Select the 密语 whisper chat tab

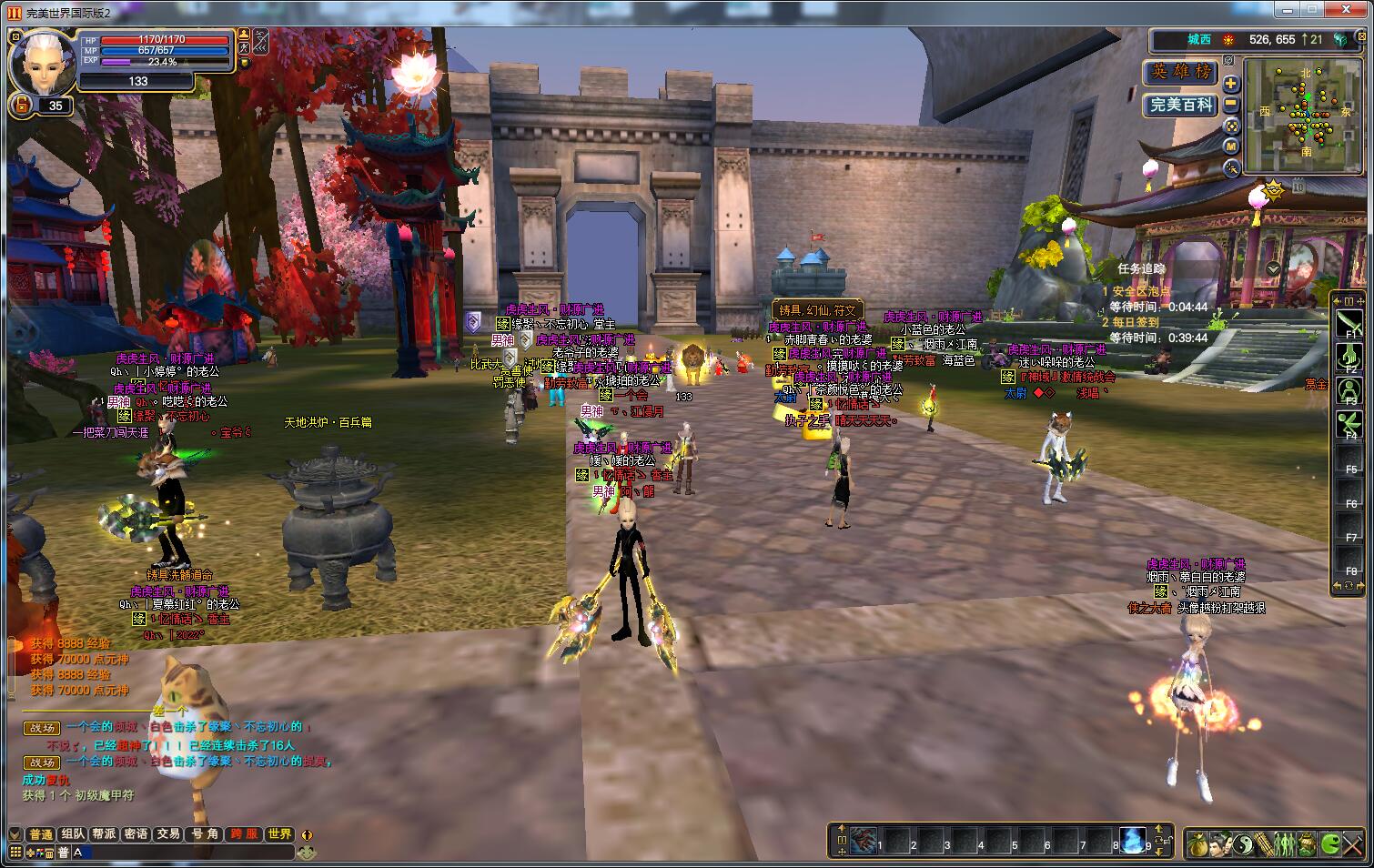[x=136, y=834]
